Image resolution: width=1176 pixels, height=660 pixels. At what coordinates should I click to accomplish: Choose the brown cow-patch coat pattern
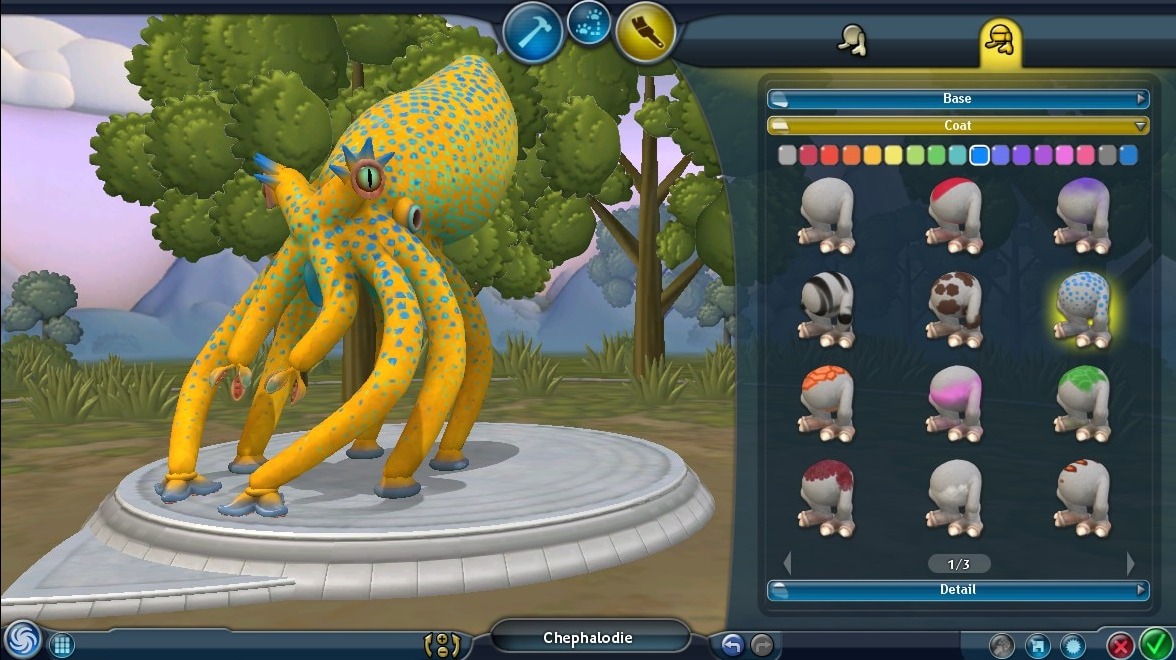click(955, 310)
